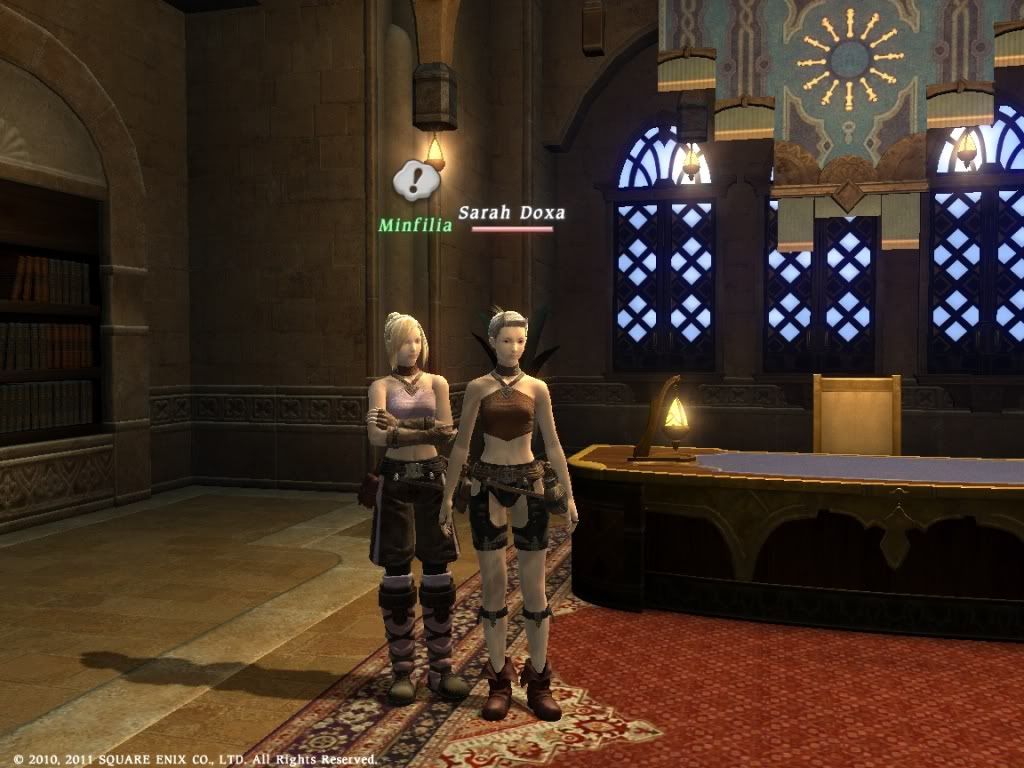Click the exclamation speech bubble quest icon
This screenshot has height=768, width=1024.
pyautogui.click(x=415, y=180)
